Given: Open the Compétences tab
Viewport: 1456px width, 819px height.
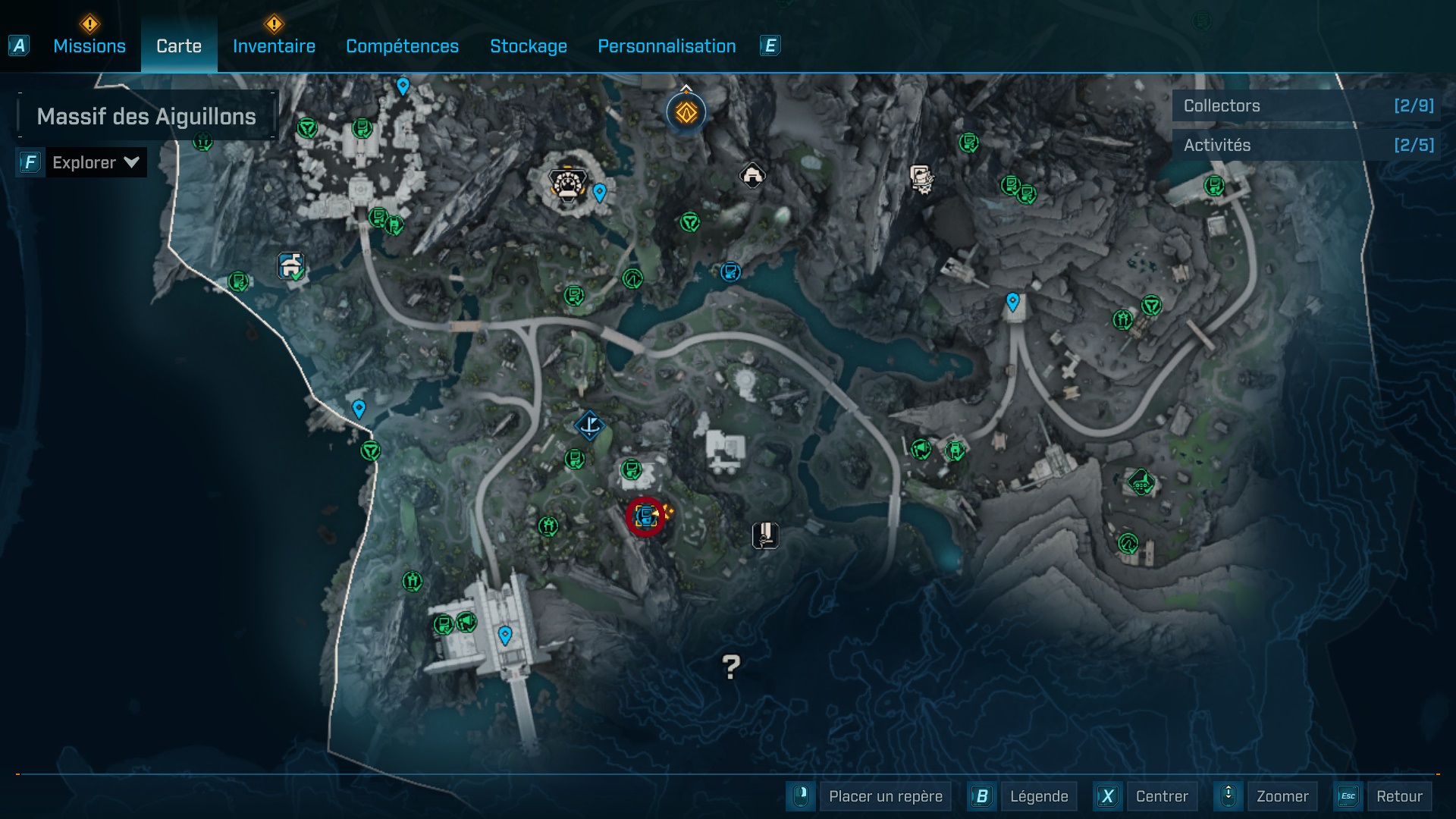Looking at the screenshot, I should point(402,46).
